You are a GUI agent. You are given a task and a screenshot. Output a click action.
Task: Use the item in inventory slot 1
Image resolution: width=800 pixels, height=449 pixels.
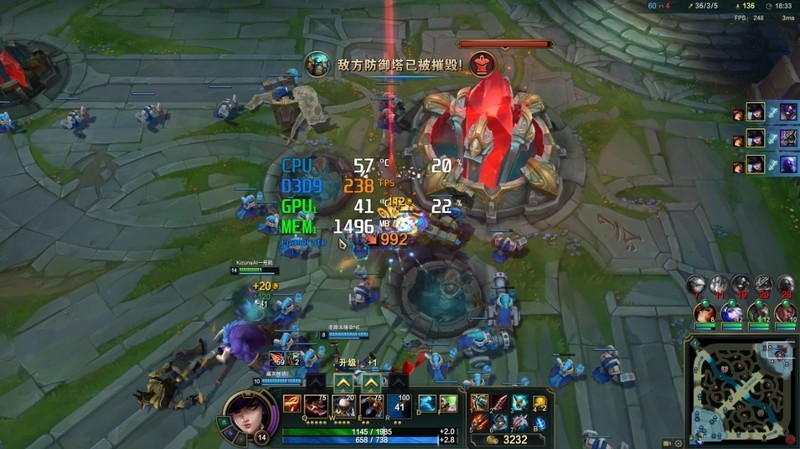[x=481, y=402]
